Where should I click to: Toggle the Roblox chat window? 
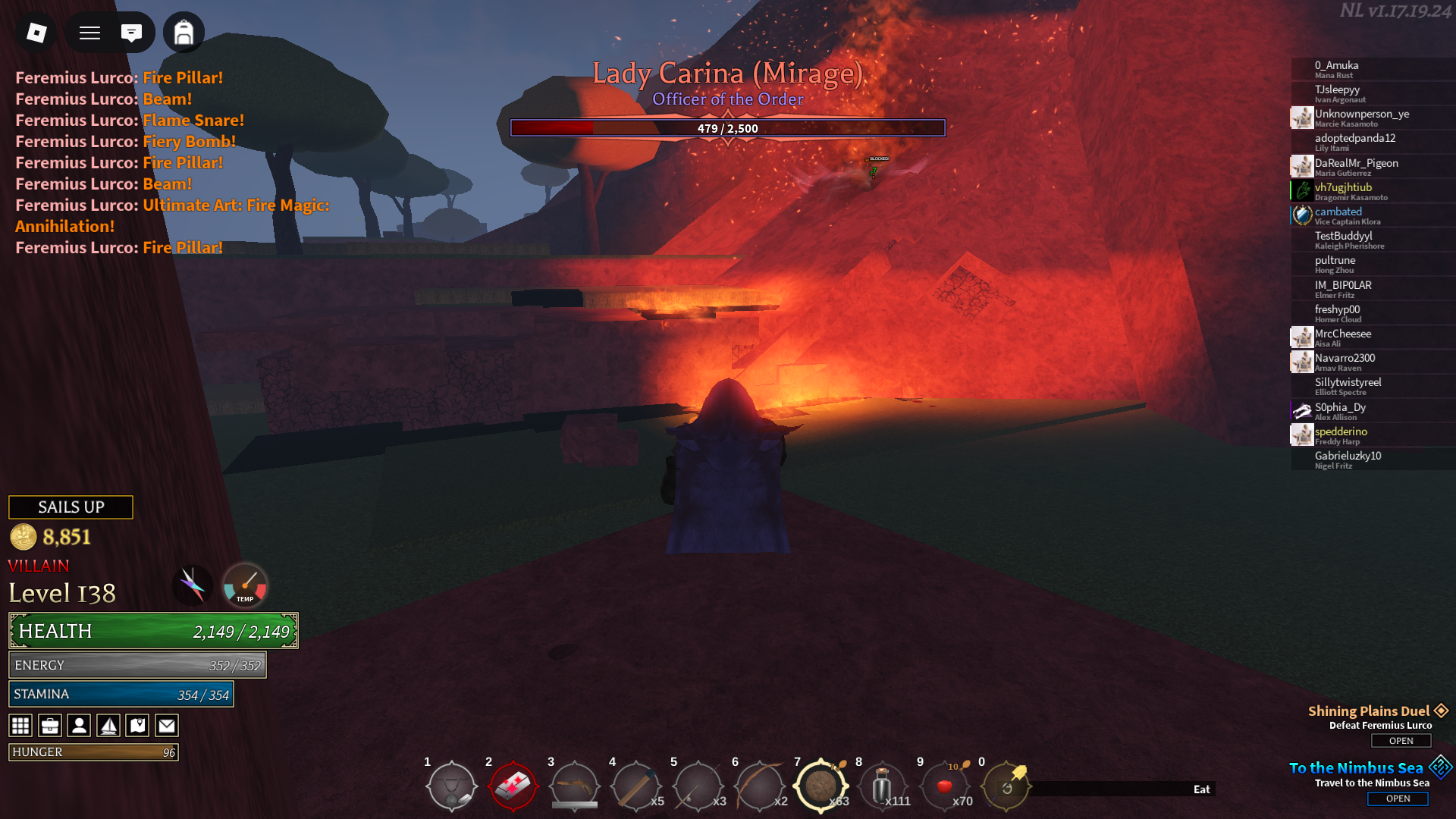pos(131,33)
